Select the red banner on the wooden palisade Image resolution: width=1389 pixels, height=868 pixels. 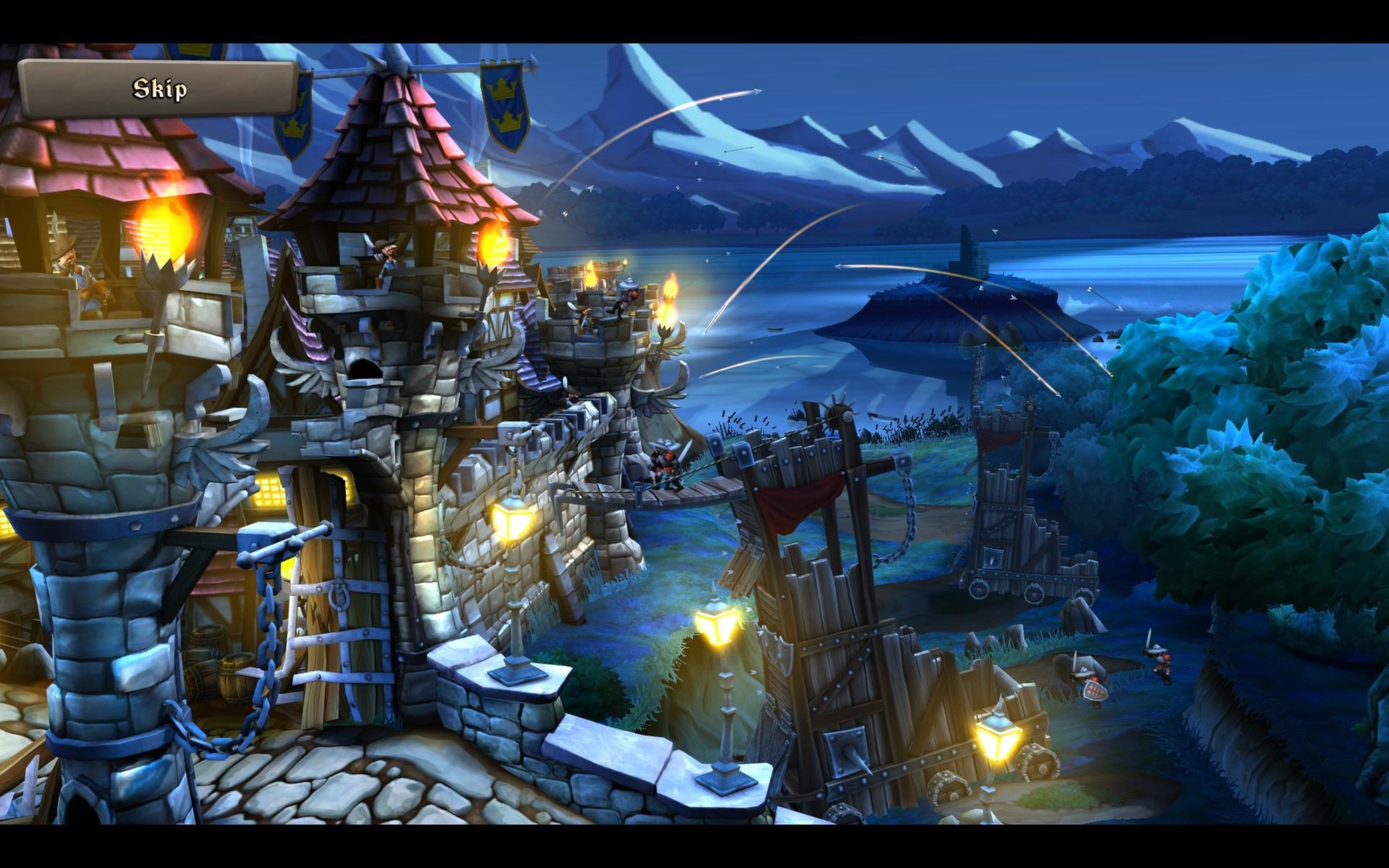tap(800, 498)
